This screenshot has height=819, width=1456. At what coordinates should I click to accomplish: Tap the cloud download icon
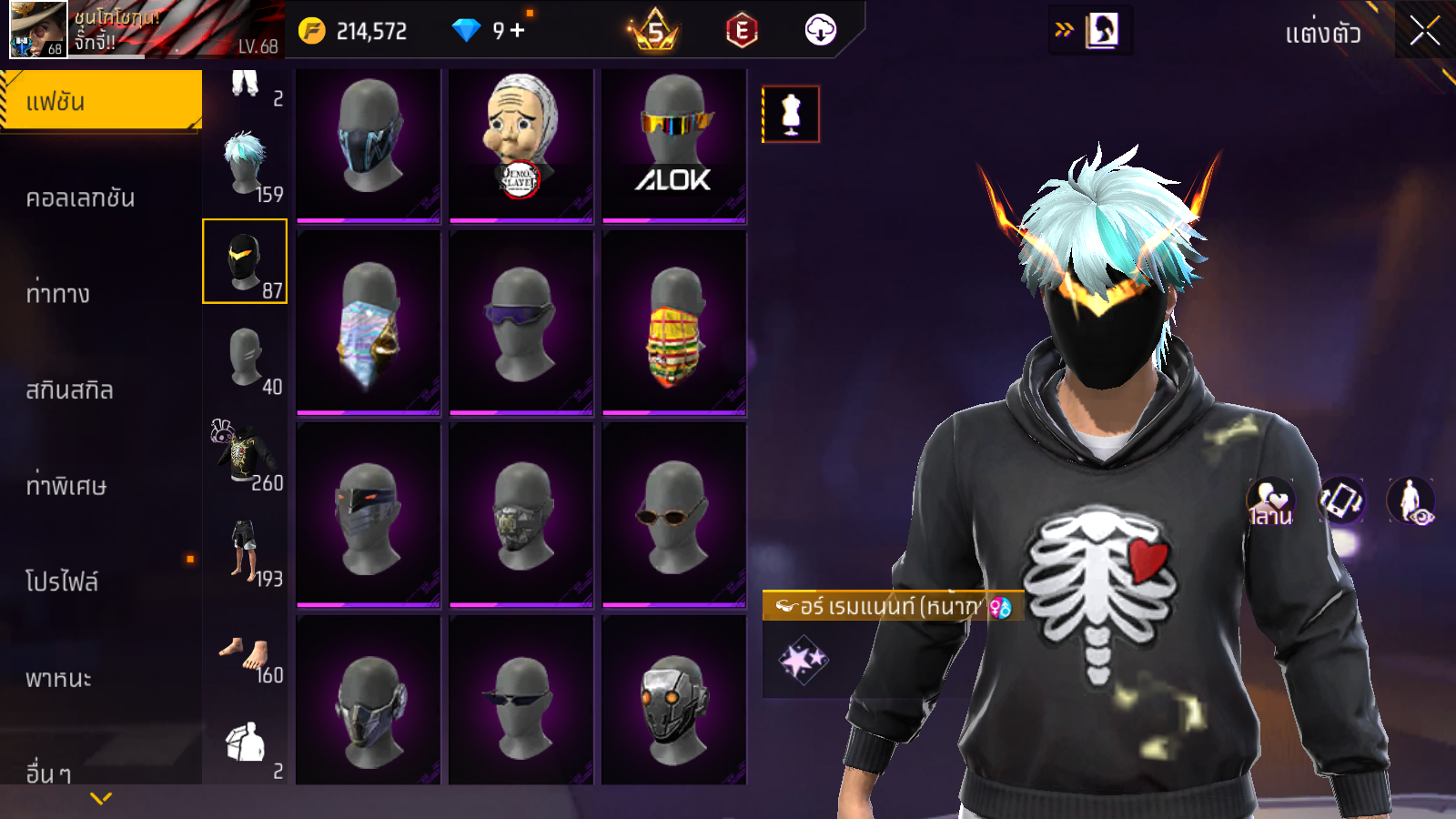tap(820, 31)
